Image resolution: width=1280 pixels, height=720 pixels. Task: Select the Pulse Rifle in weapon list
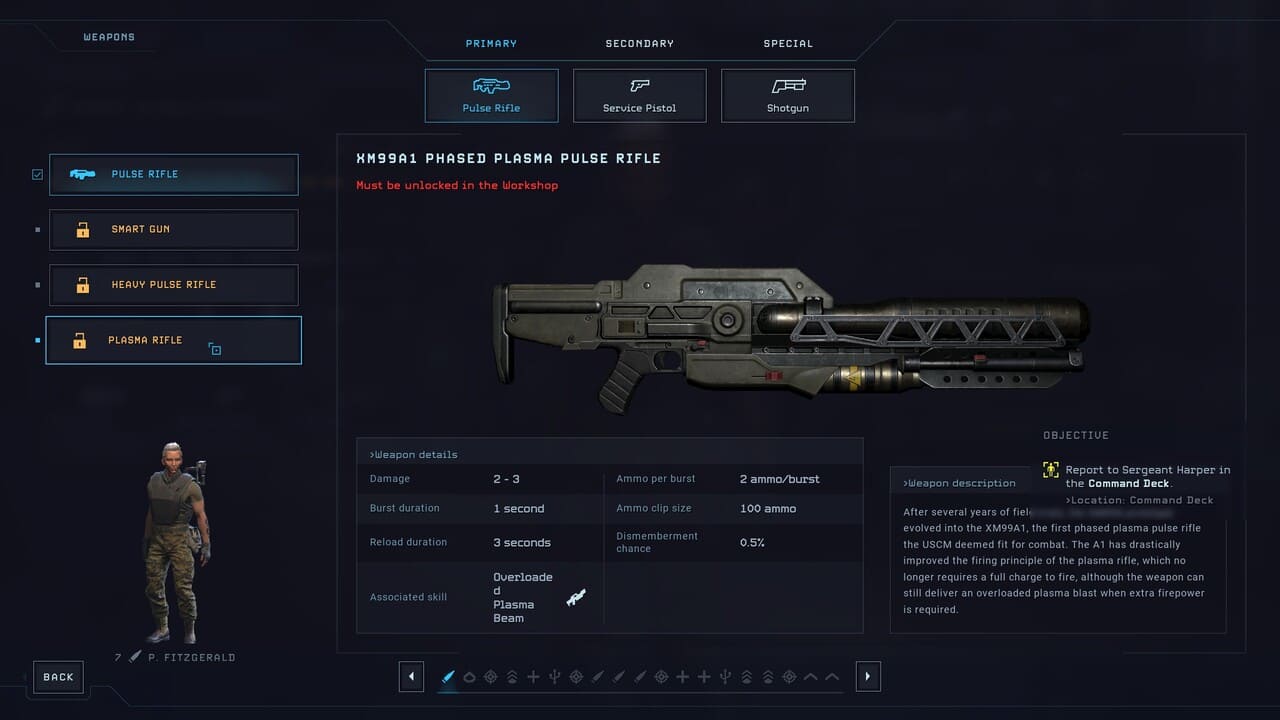coord(173,174)
